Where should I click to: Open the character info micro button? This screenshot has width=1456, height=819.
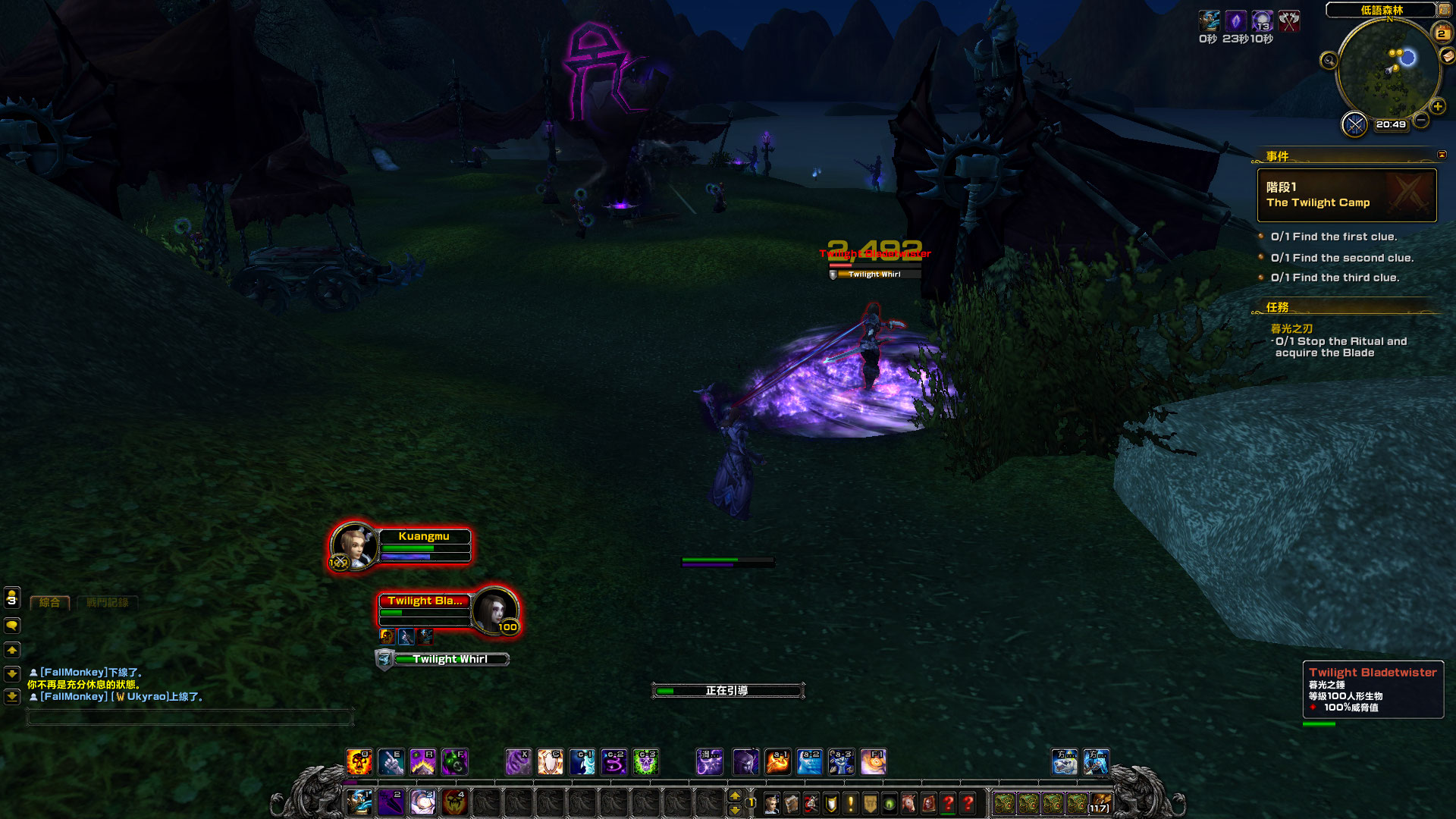[x=771, y=803]
